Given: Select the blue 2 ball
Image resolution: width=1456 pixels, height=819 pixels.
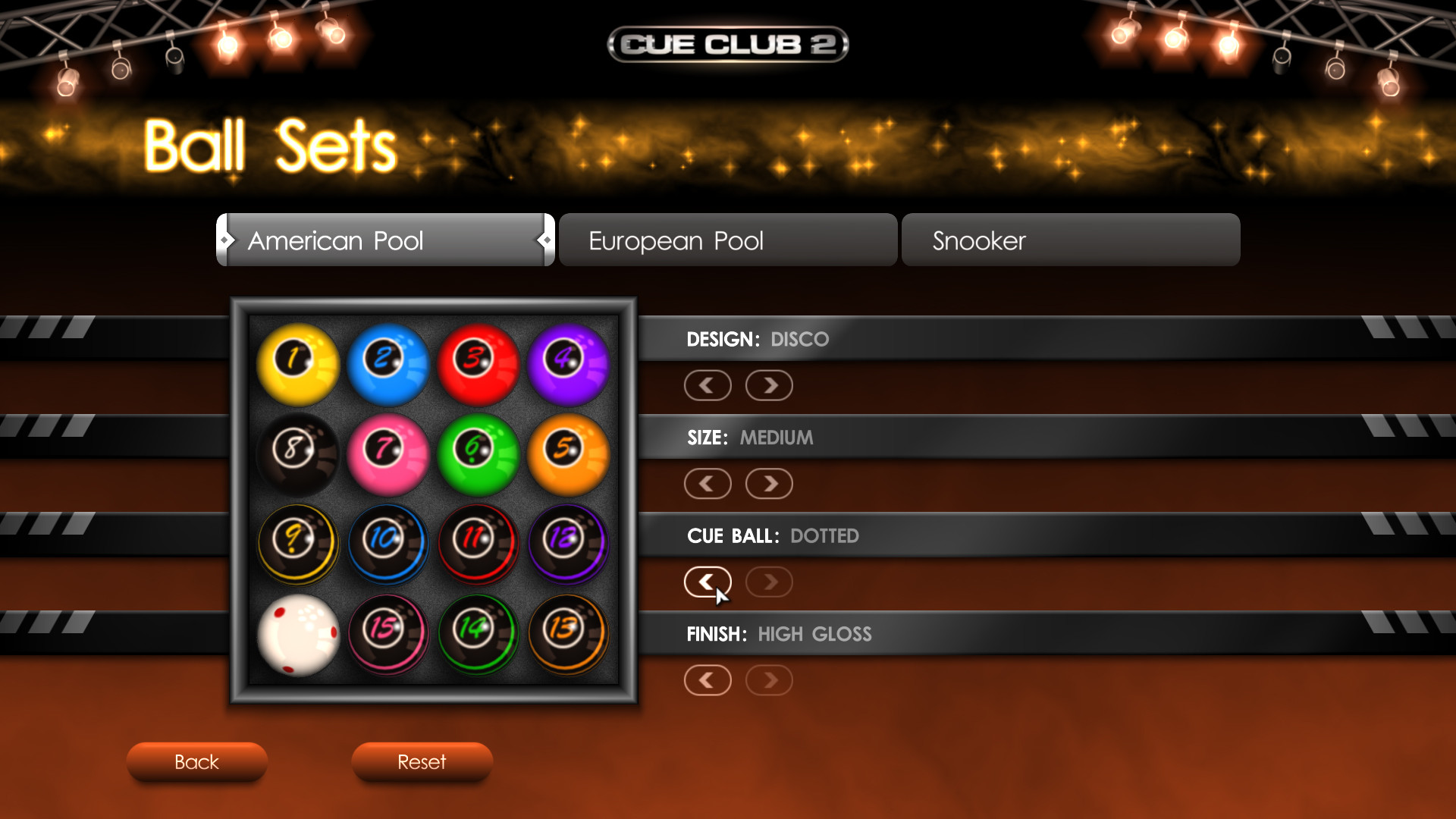Looking at the screenshot, I should tap(388, 362).
